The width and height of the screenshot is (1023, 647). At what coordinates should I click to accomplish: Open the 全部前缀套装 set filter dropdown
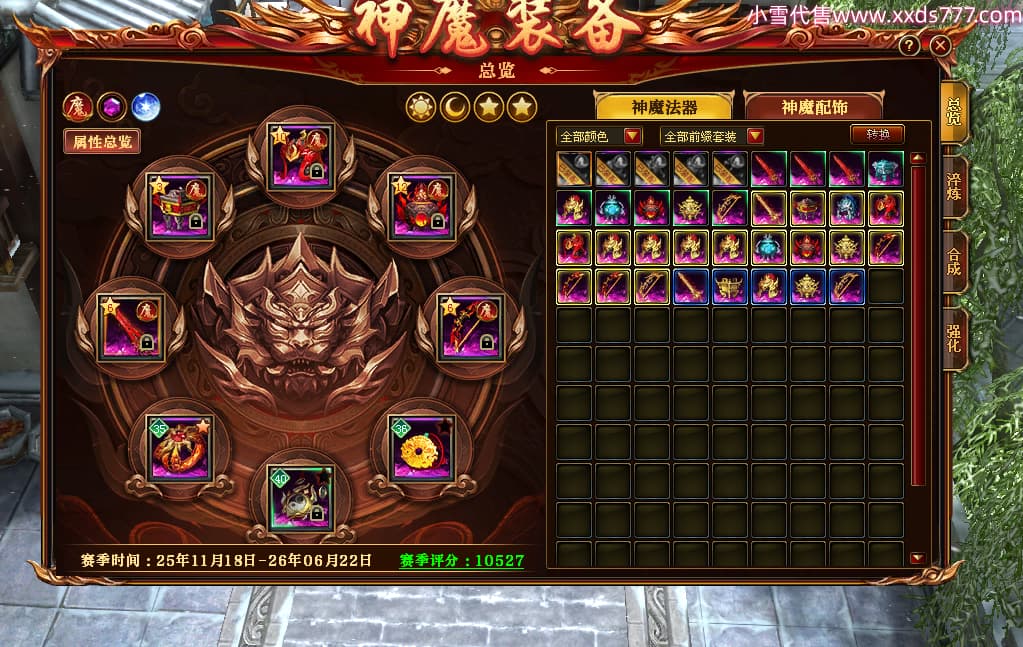[713, 136]
